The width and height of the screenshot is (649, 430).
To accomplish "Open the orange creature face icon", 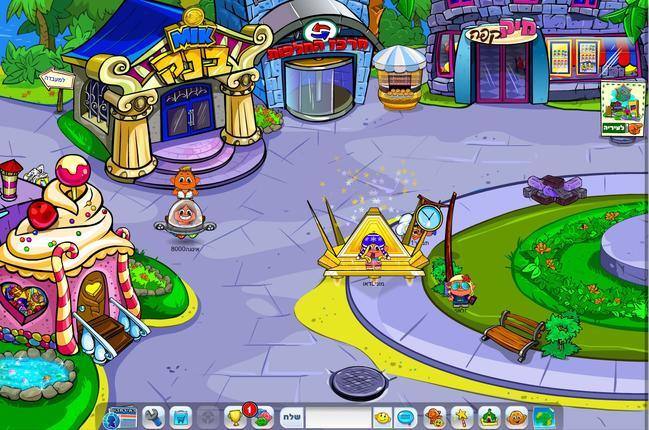I will pyautogui.click(x=516, y=417).
